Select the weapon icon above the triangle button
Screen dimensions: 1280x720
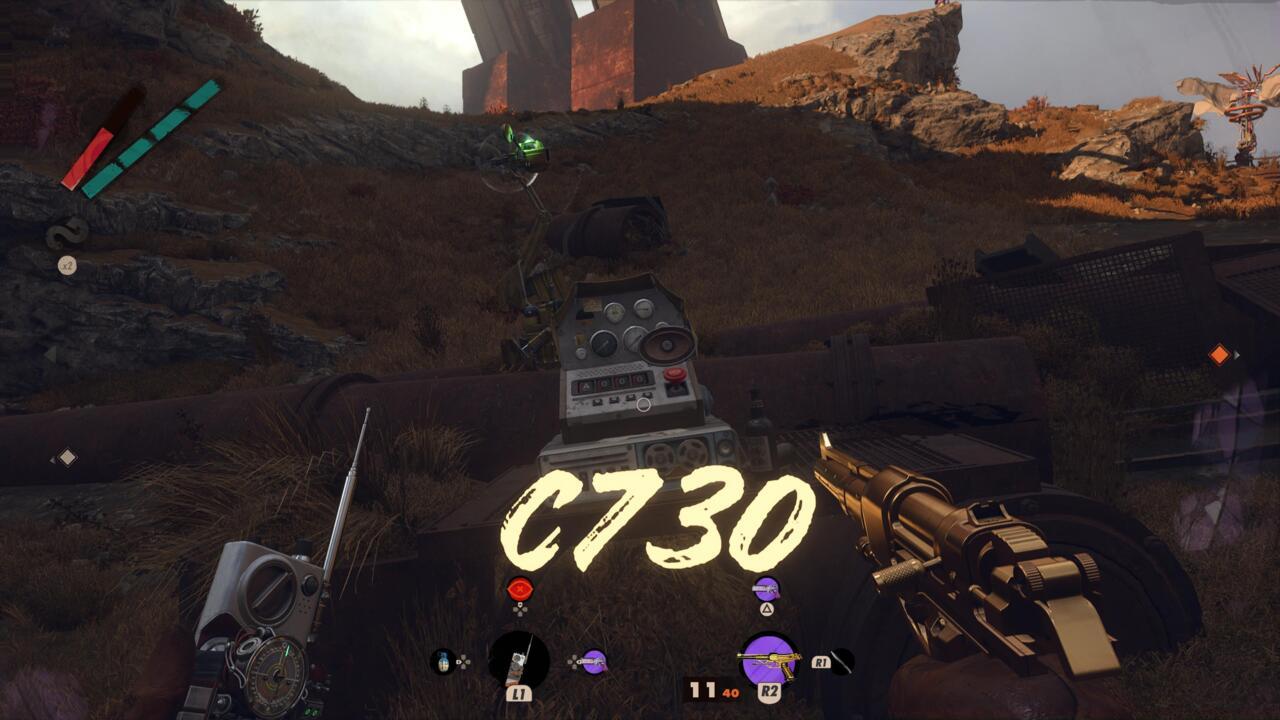pyautogui.click(x=767, y=590)
